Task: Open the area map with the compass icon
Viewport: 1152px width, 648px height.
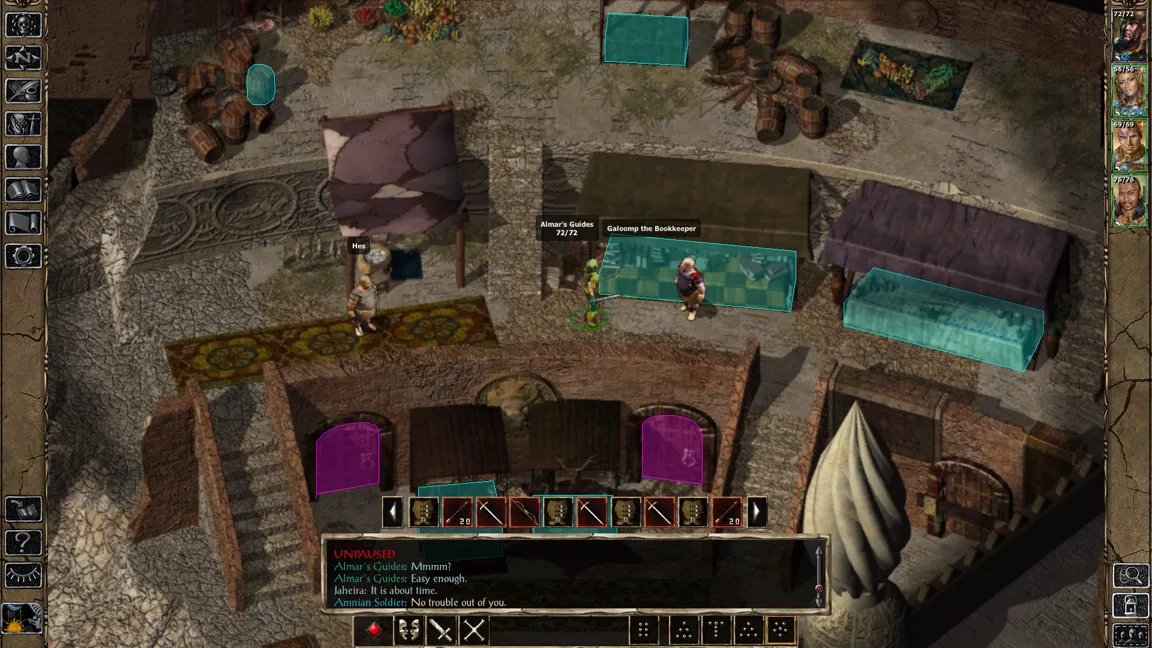Action: tap(23, 57)
